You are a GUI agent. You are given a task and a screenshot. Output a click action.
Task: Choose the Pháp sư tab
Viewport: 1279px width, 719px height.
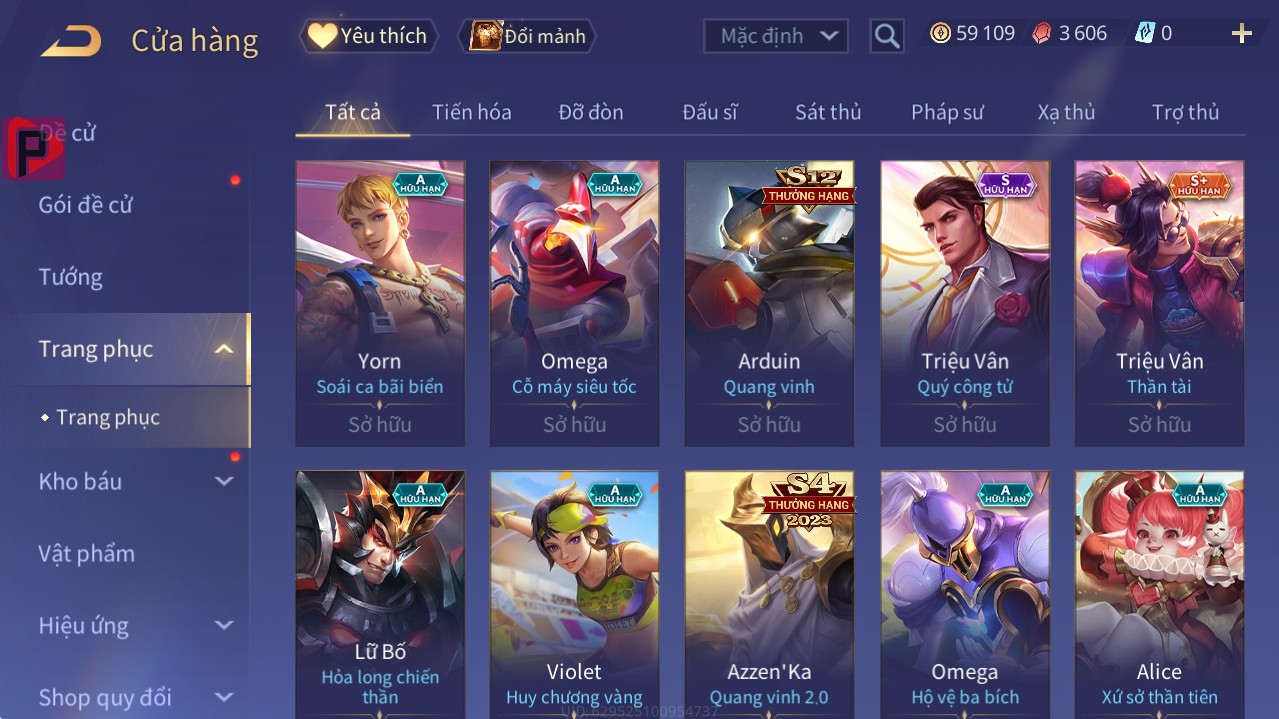tap(946, 112)
